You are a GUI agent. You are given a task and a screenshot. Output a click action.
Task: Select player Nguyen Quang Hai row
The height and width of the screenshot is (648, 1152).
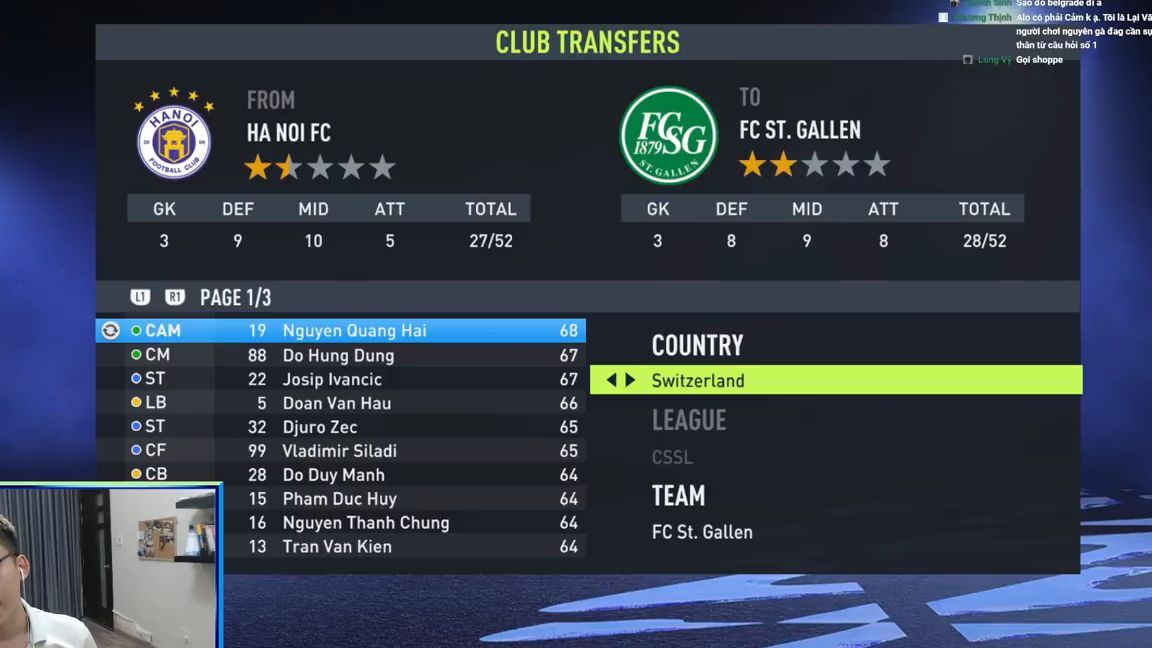coord(354,331)
